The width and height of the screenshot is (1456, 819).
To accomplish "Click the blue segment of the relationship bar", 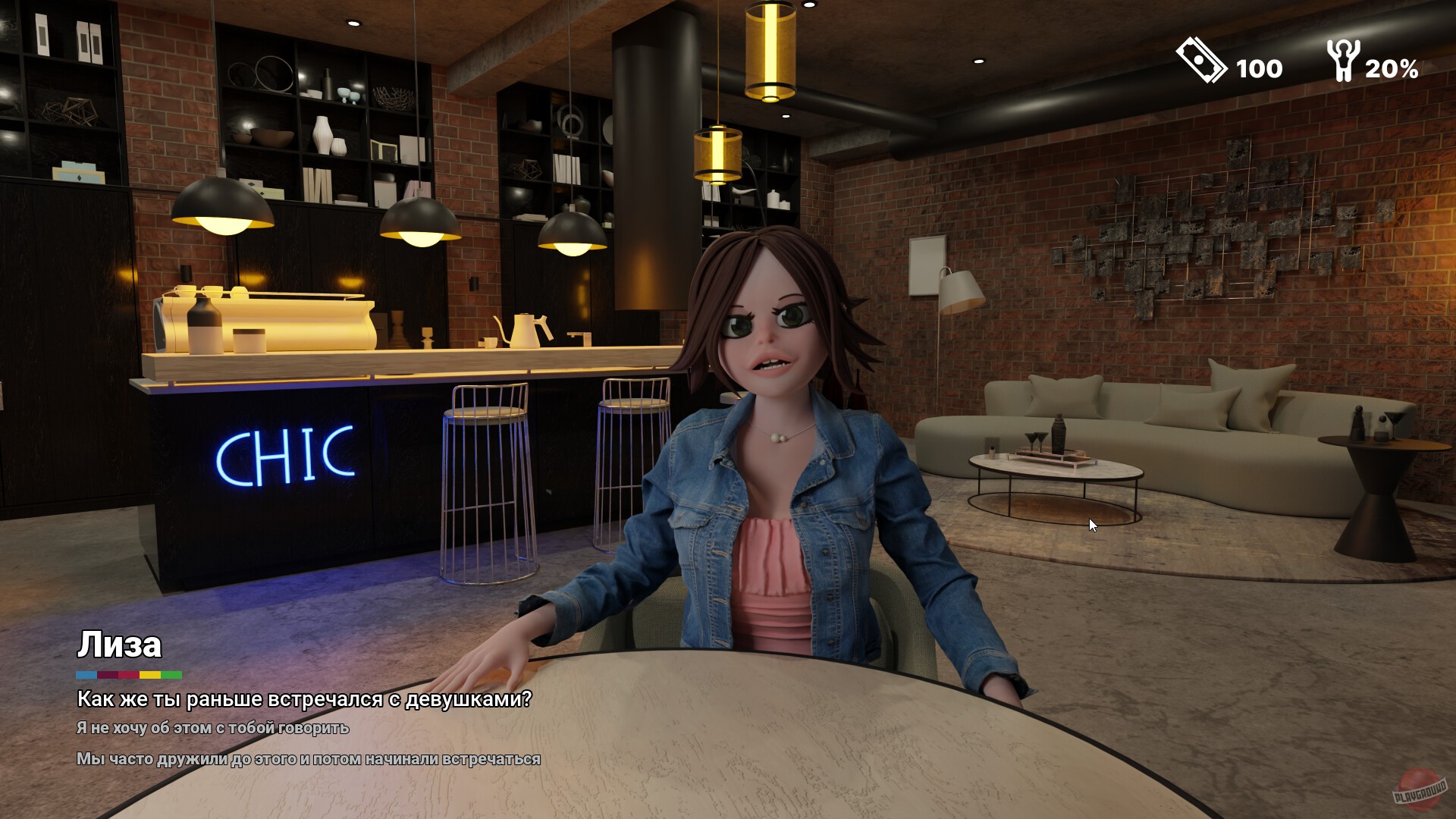I will tap(85, 674).
